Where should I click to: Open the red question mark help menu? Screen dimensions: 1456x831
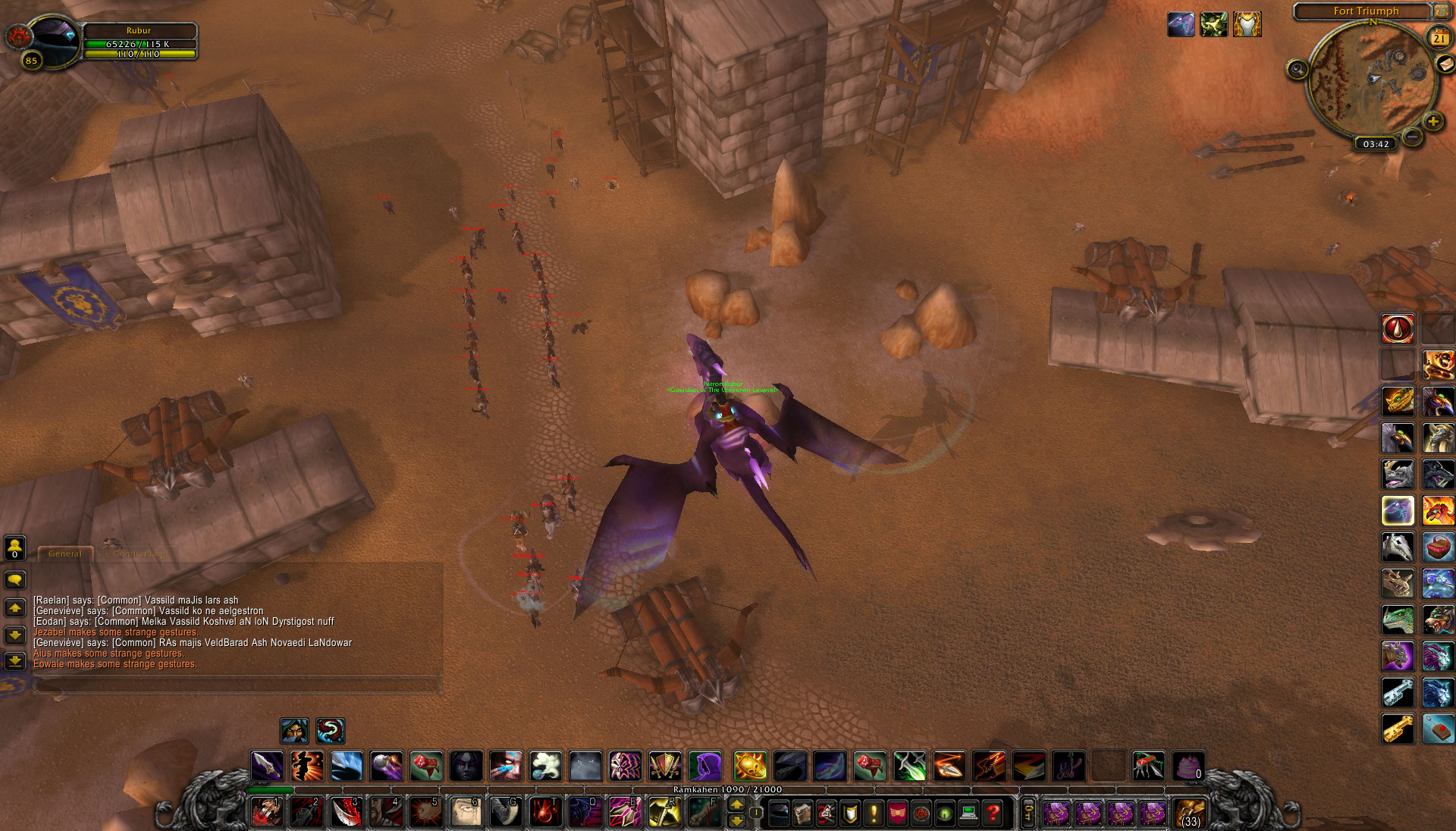click(993, 814)
